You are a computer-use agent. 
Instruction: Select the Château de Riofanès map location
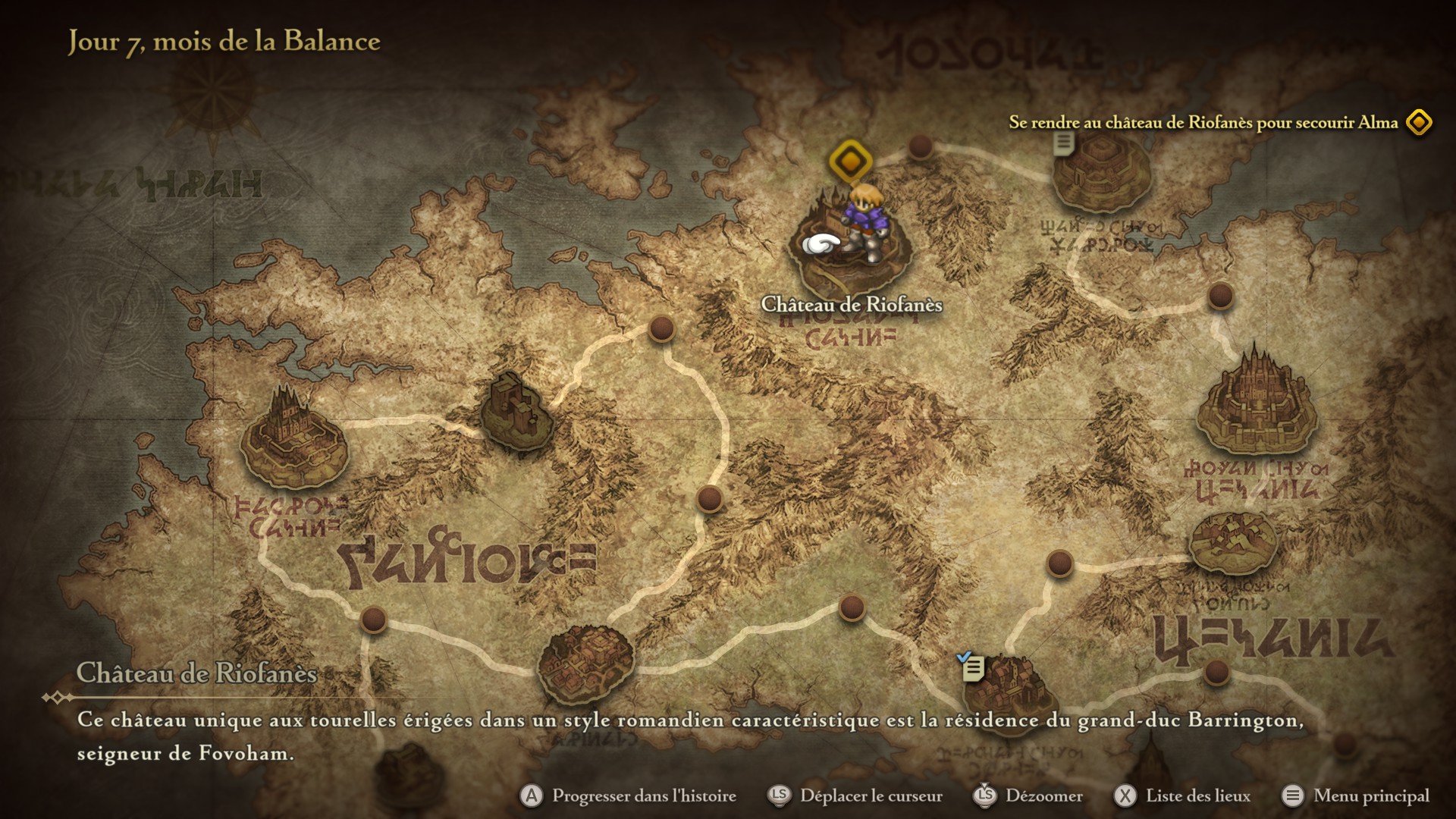tap(849, 243)
